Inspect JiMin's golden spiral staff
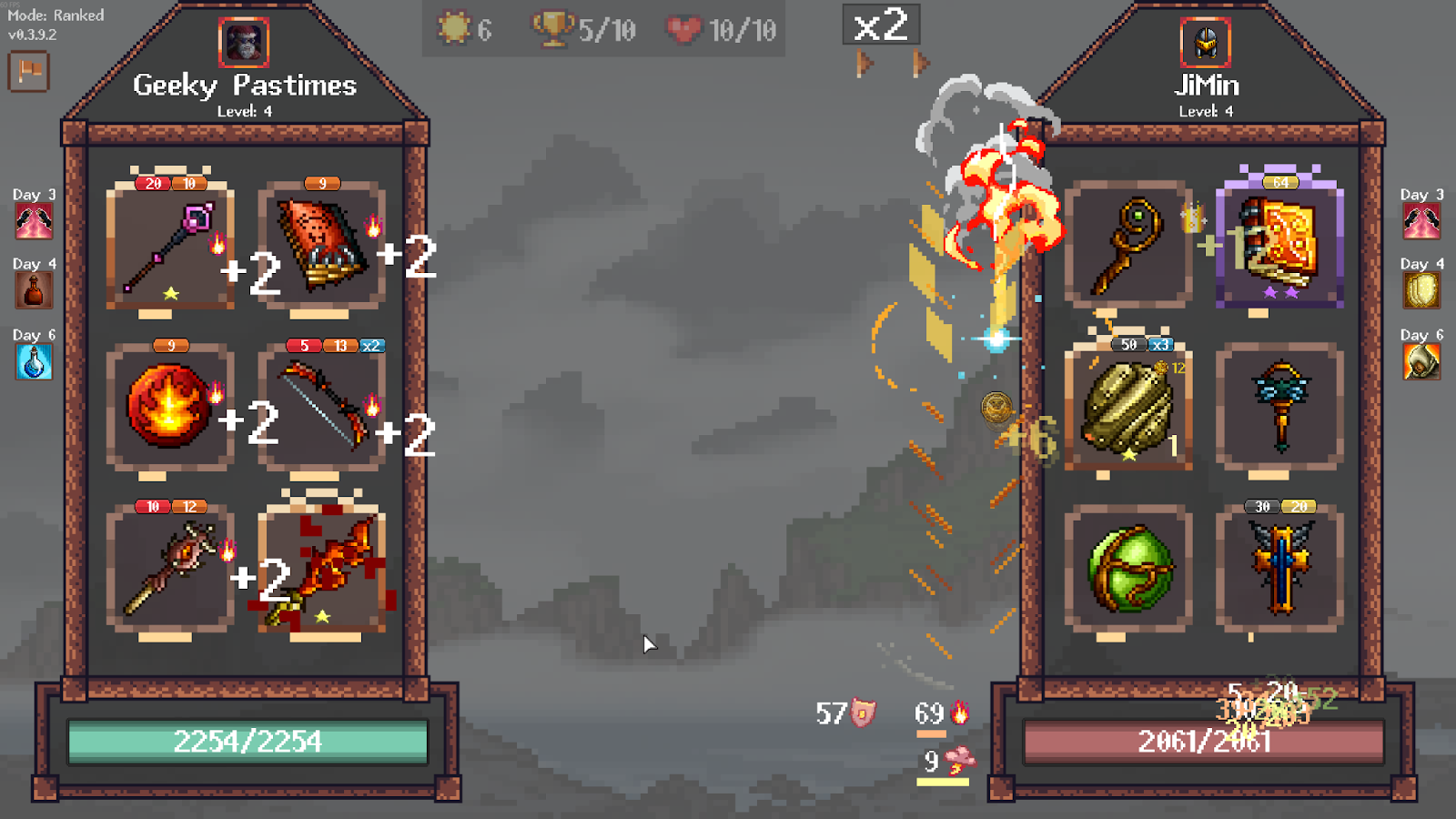Viewport: 1456px width, 819px height. [1128, 246]
